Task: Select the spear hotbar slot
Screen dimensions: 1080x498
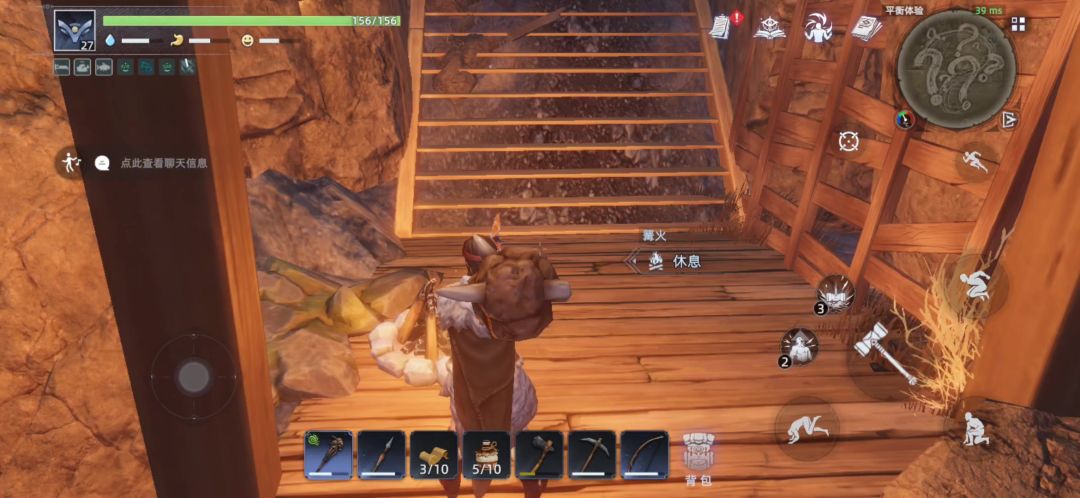Action: [x=381, y=455]
